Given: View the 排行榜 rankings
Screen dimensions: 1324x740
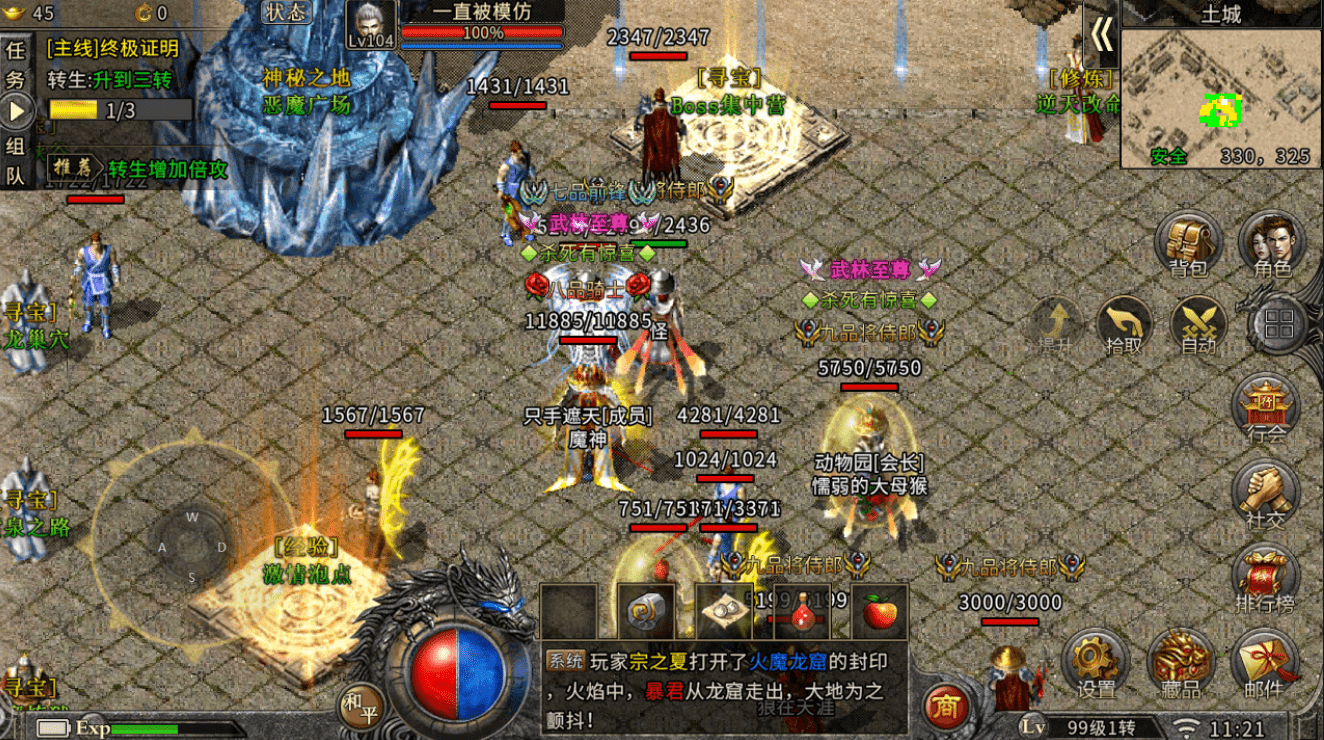Looking at the screenshot, I should coord(1266,580).
